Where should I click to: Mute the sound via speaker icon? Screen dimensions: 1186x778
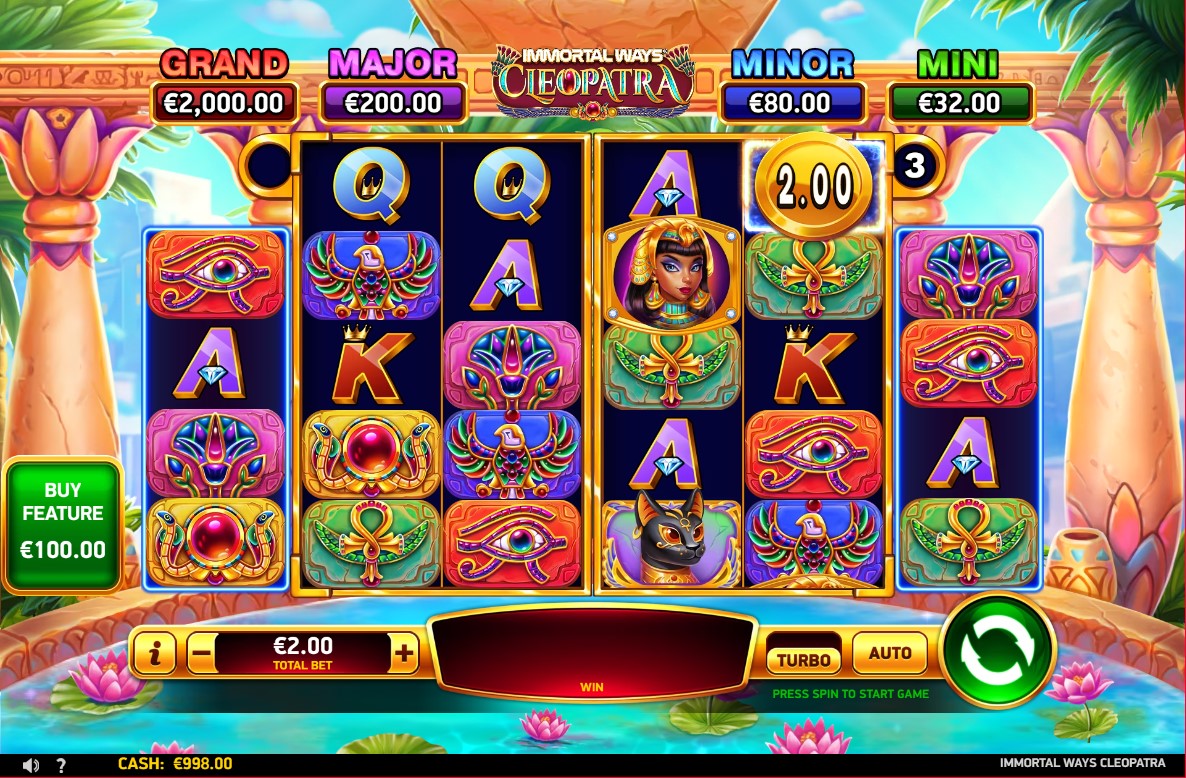click(x=31, y=765)
